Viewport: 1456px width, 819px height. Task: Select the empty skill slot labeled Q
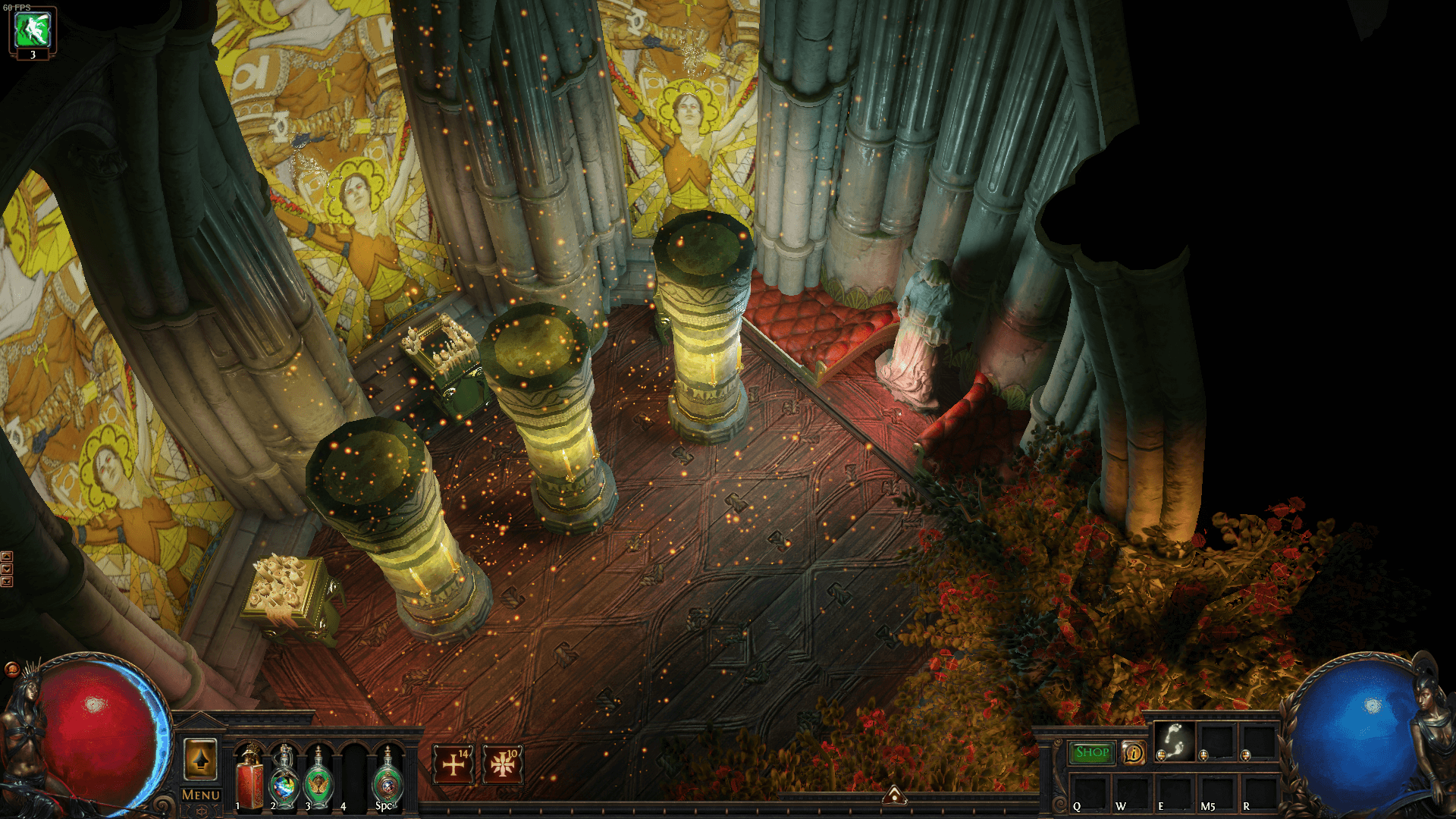pyautogui.click(x=1090, y=792)
